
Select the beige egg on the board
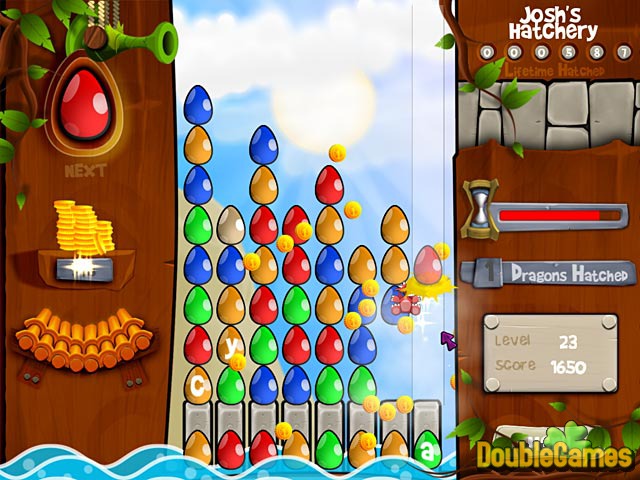[x=231, y=225]
